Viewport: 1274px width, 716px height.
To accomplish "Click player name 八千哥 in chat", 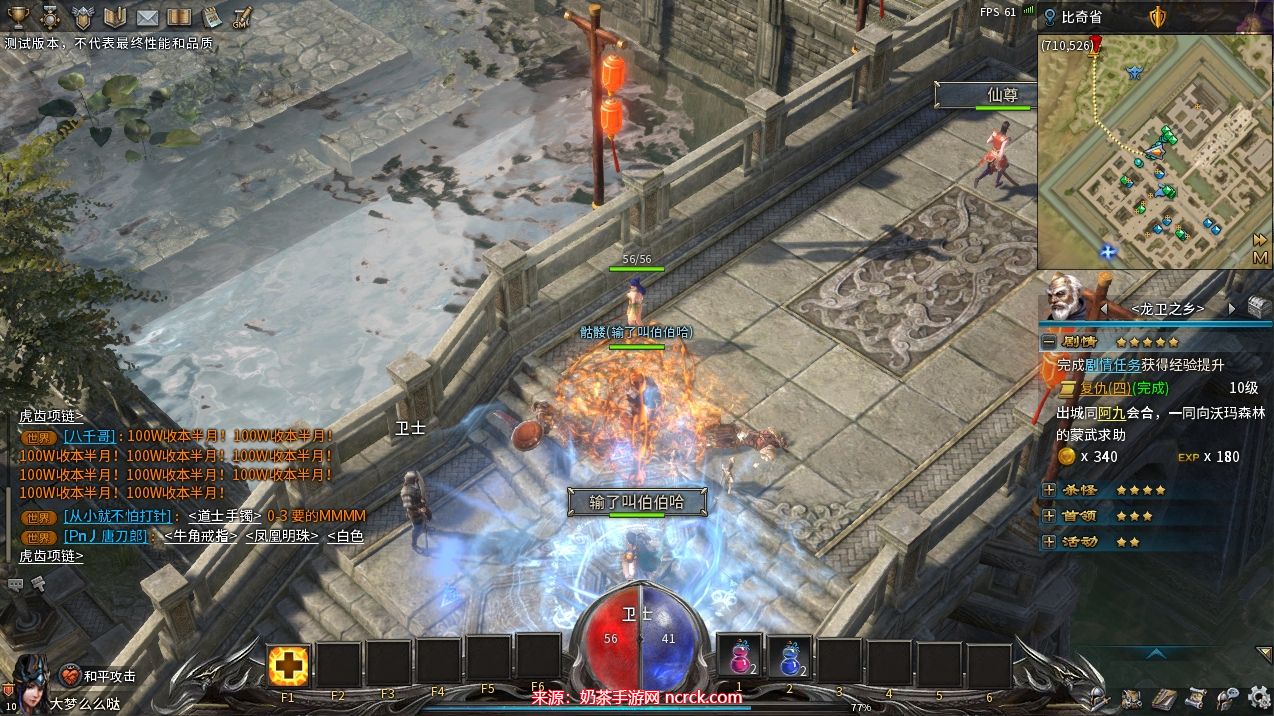I will [88, 436].
